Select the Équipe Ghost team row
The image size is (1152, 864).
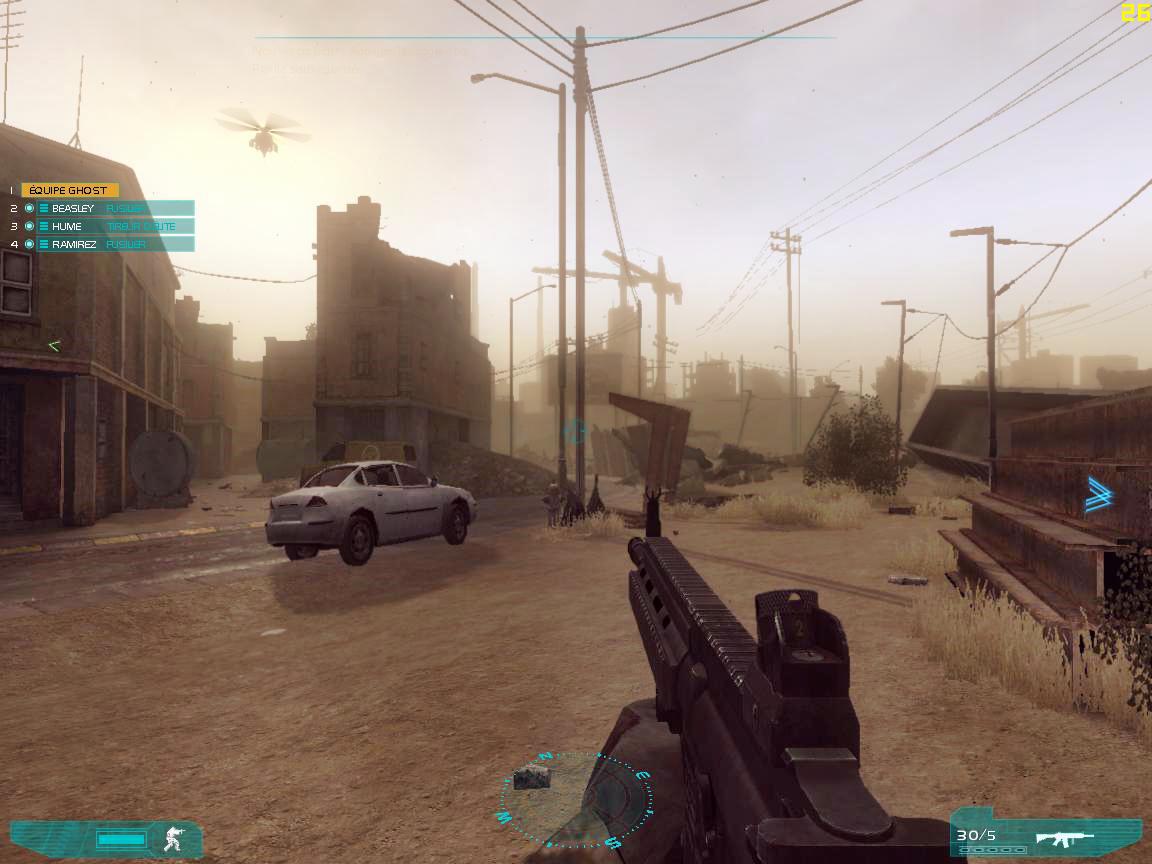tap(70, 190)
